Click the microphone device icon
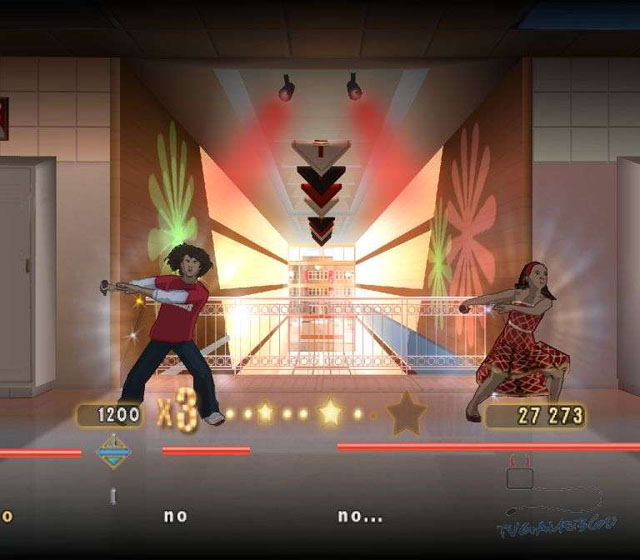The height and width of the screenshot is (560, 640). (x=520, y=474)
